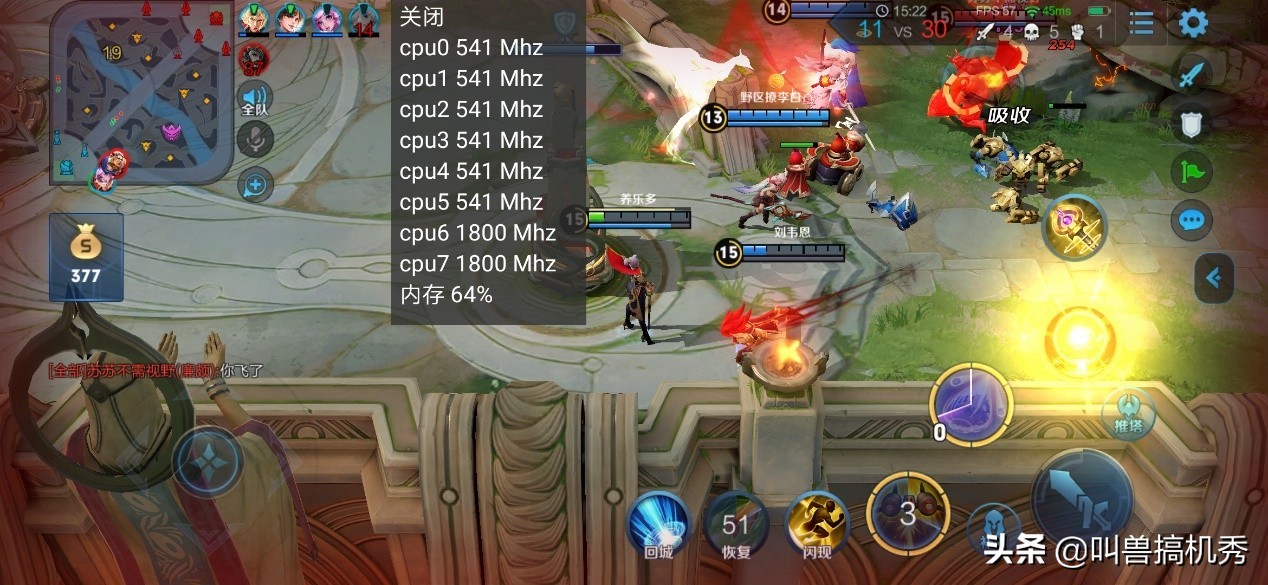Screen dimensions: 1268x585
Task: Open the settings gear
Action: coord(1193,22)
